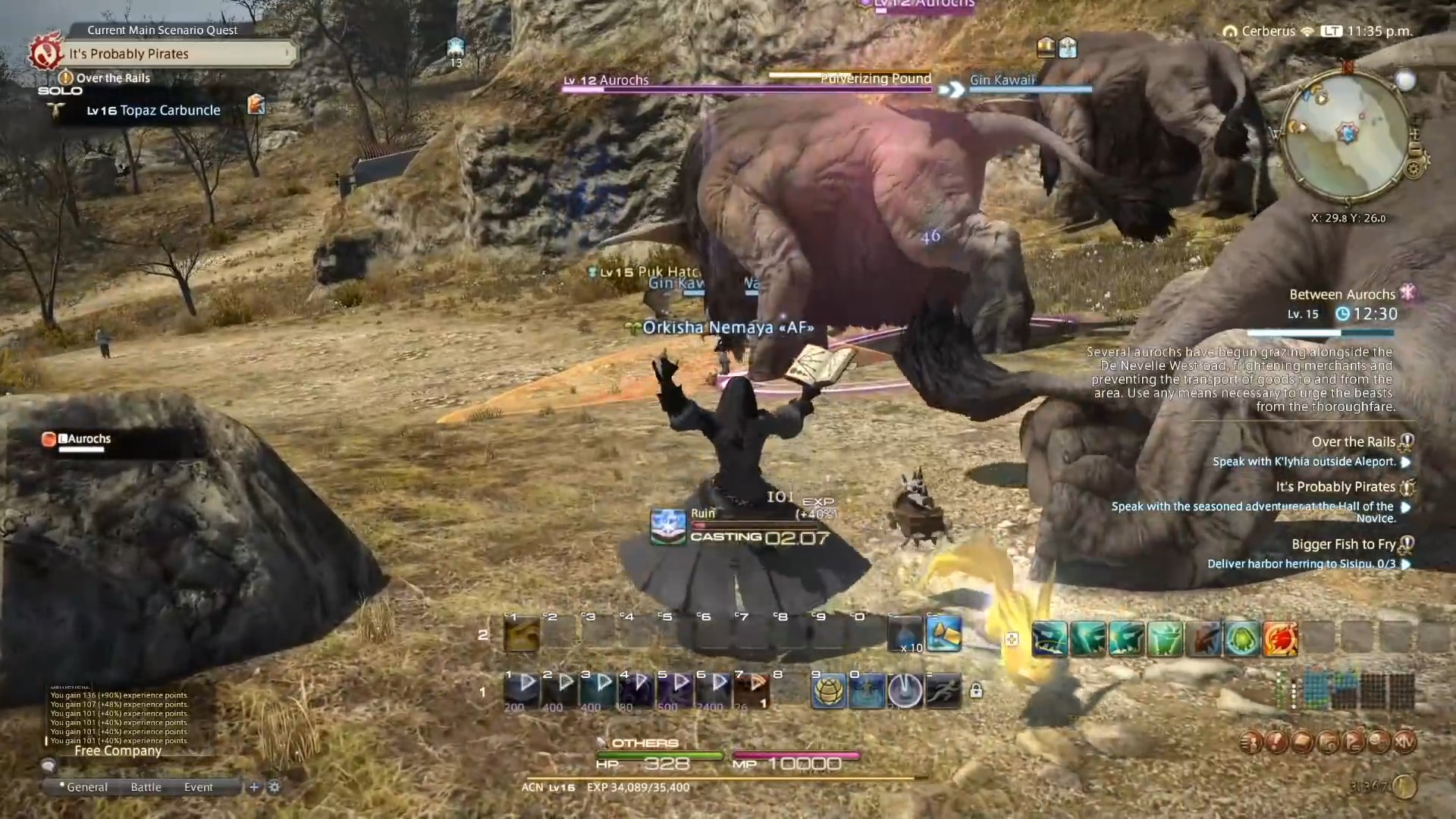1456x819 pixels.
Task: Expand the It's Probably Pirates quest banner arrow
Action: 287,54
